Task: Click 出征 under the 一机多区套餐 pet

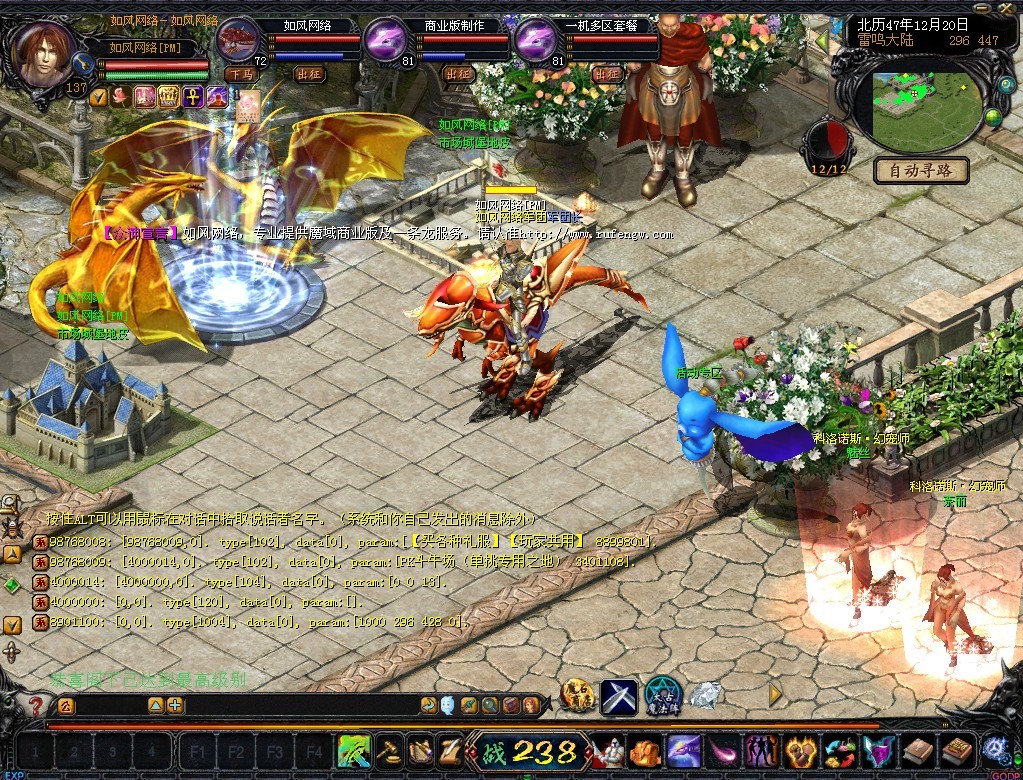Action: tap(606, 74)
